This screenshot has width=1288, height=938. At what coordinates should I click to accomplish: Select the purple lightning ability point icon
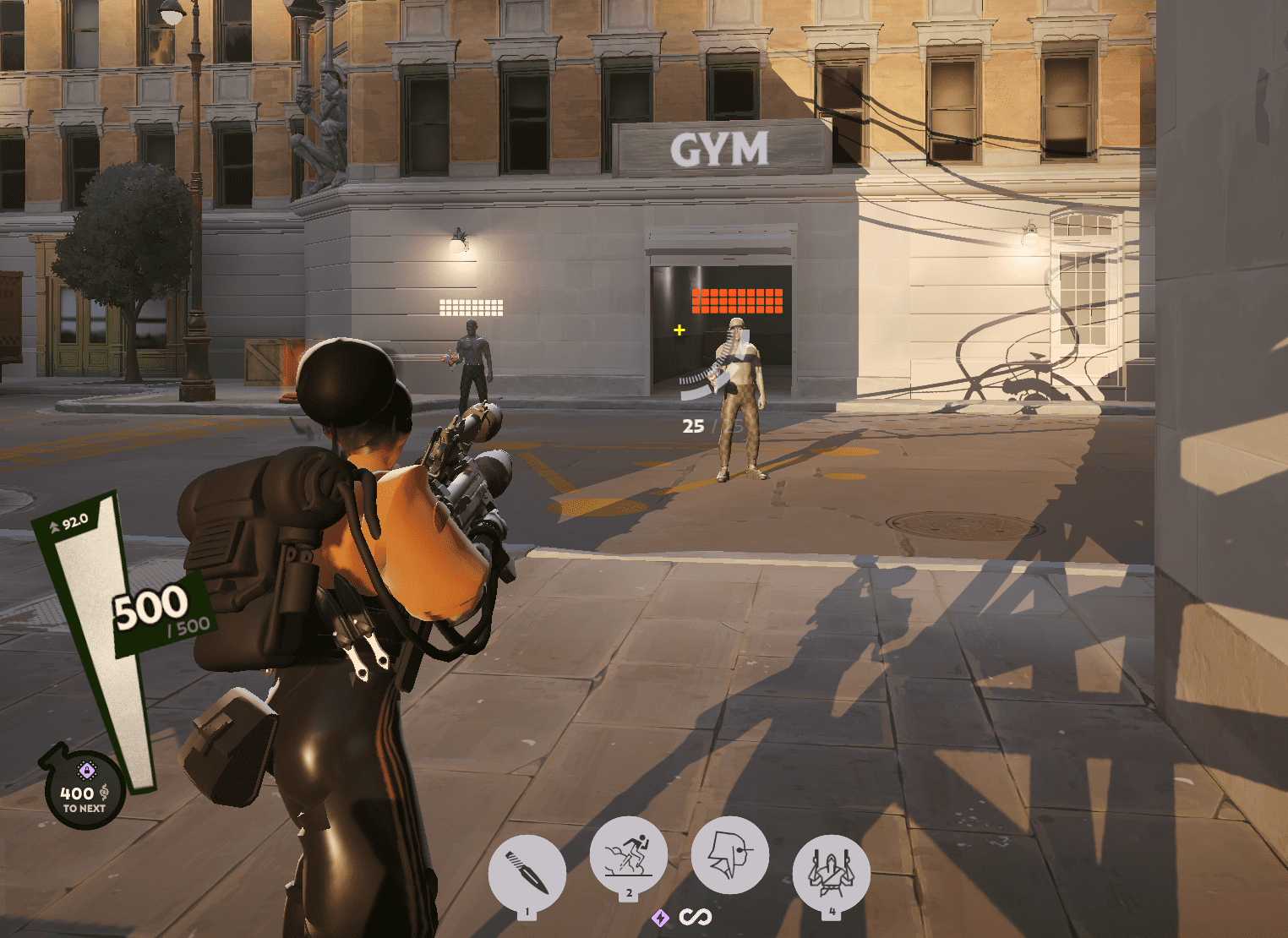tap(660, 918)
